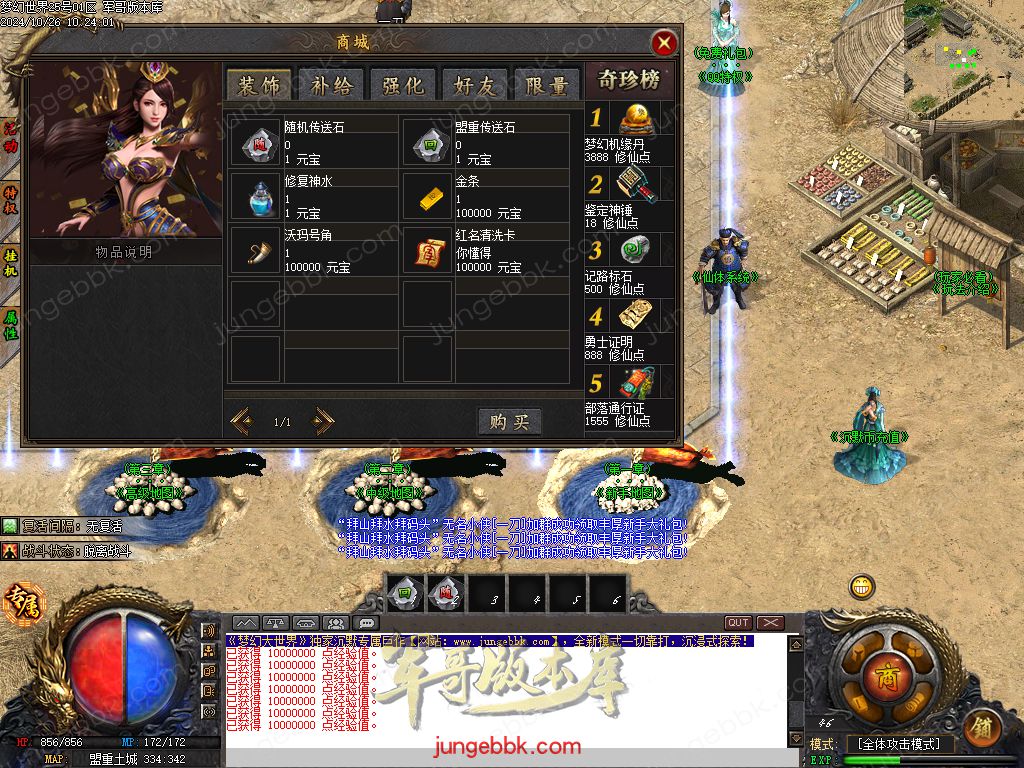Go to the next shop page arrow

322,421
